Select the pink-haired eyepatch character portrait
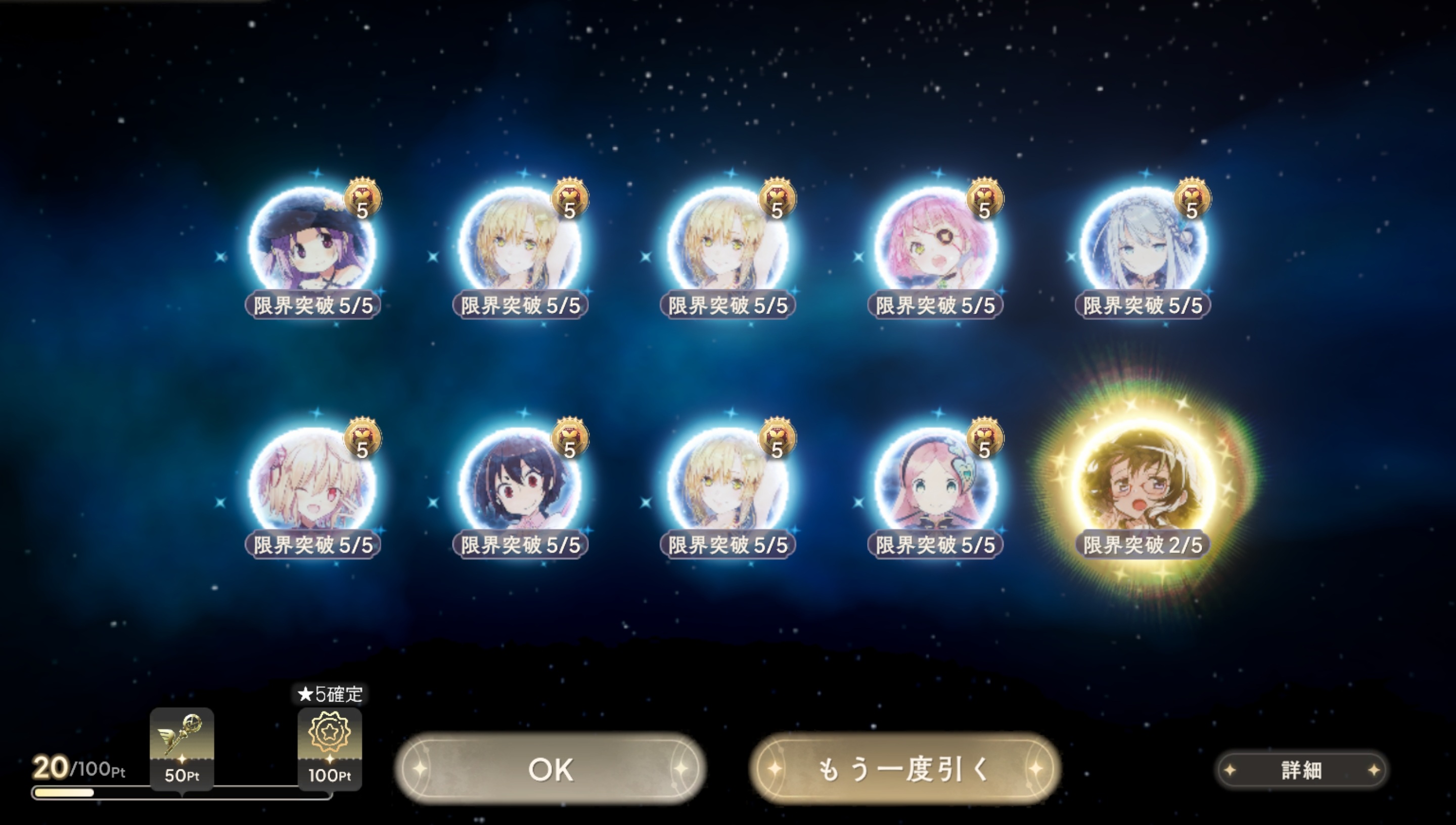The height and width of the screenshot is (825, 1456). [x=936, y=244]
